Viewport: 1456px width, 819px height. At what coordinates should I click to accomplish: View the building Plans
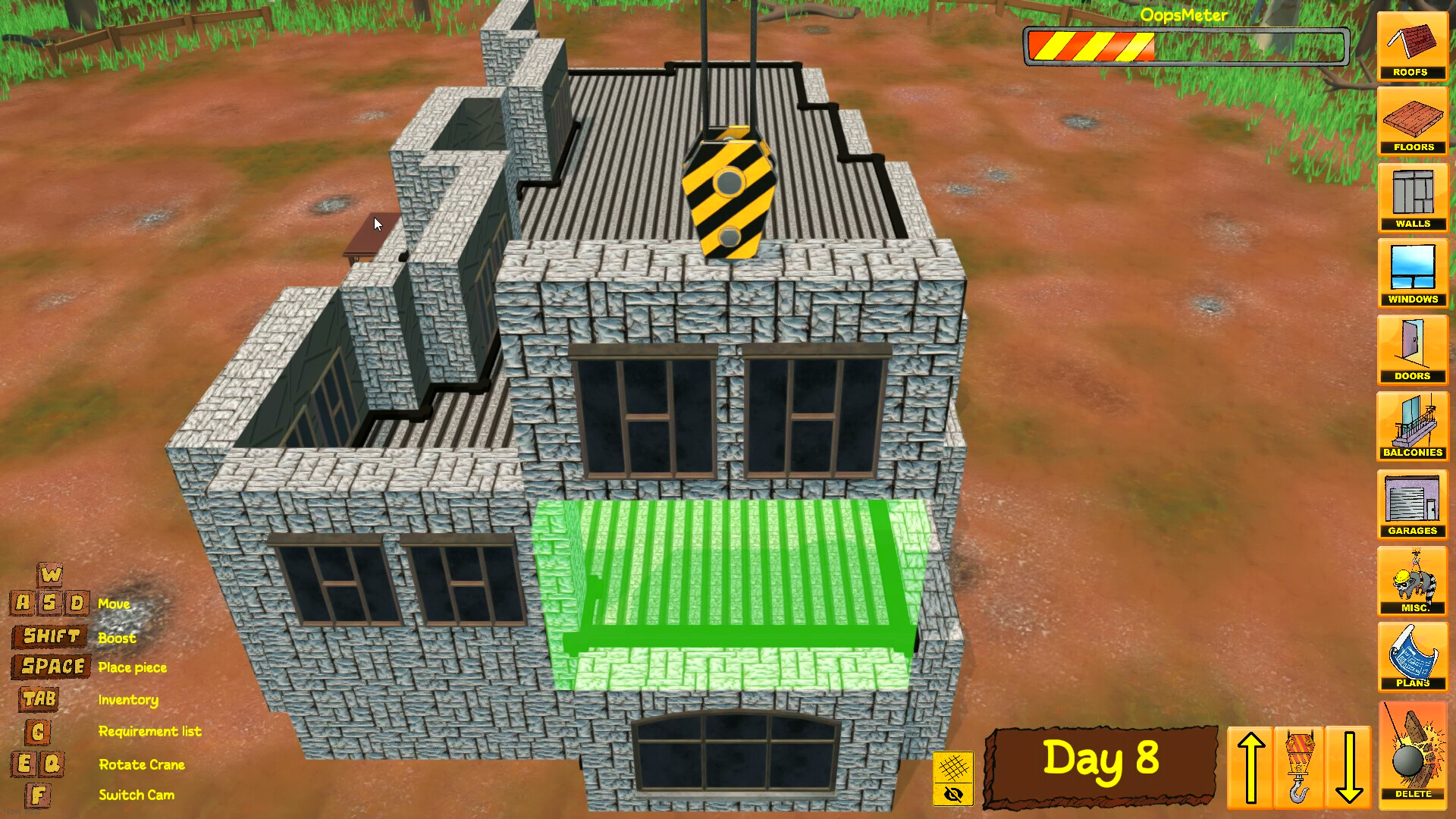coord(1412,657)
